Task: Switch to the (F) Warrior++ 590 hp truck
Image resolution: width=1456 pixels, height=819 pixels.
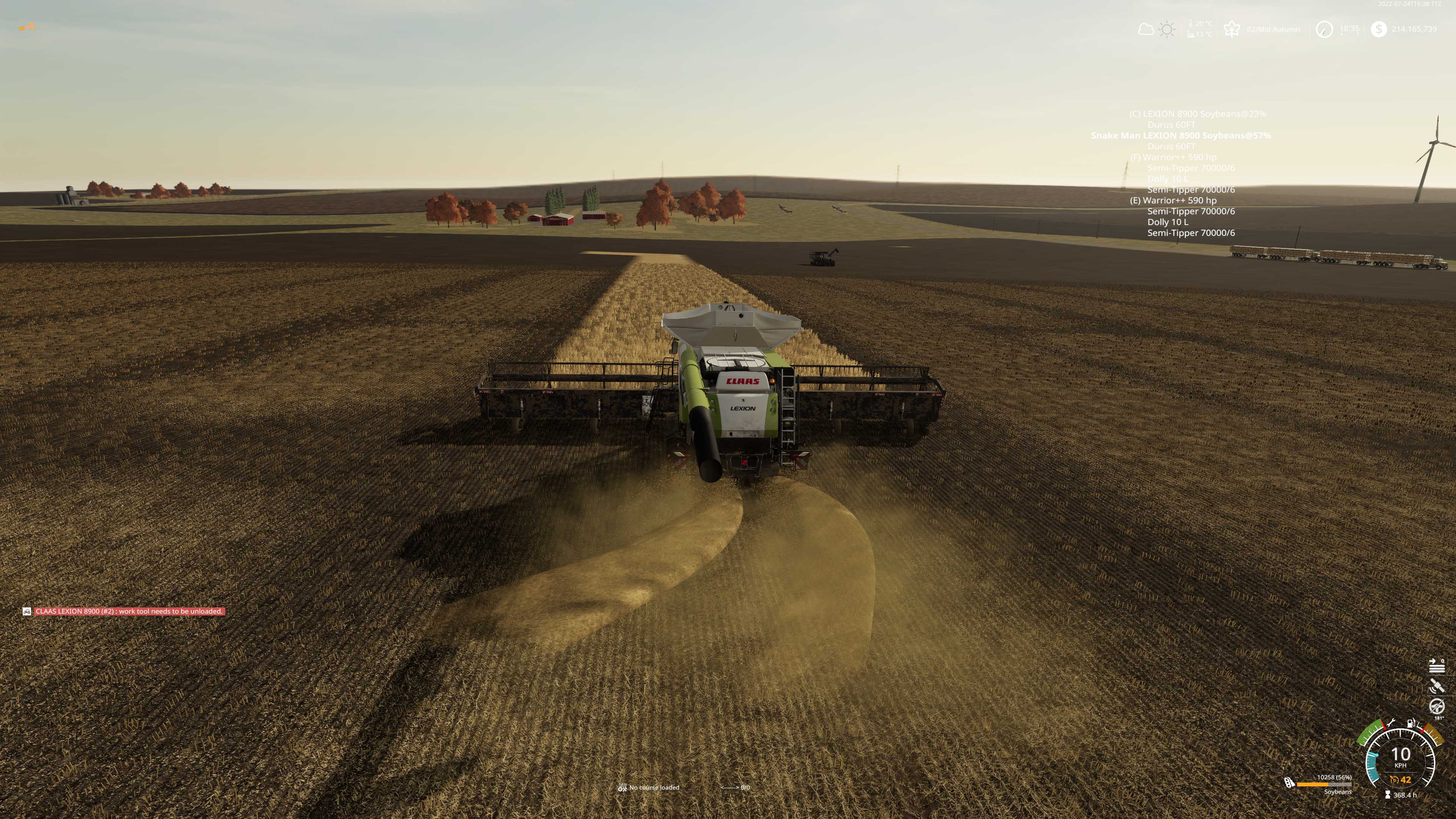Action: 1173,157
